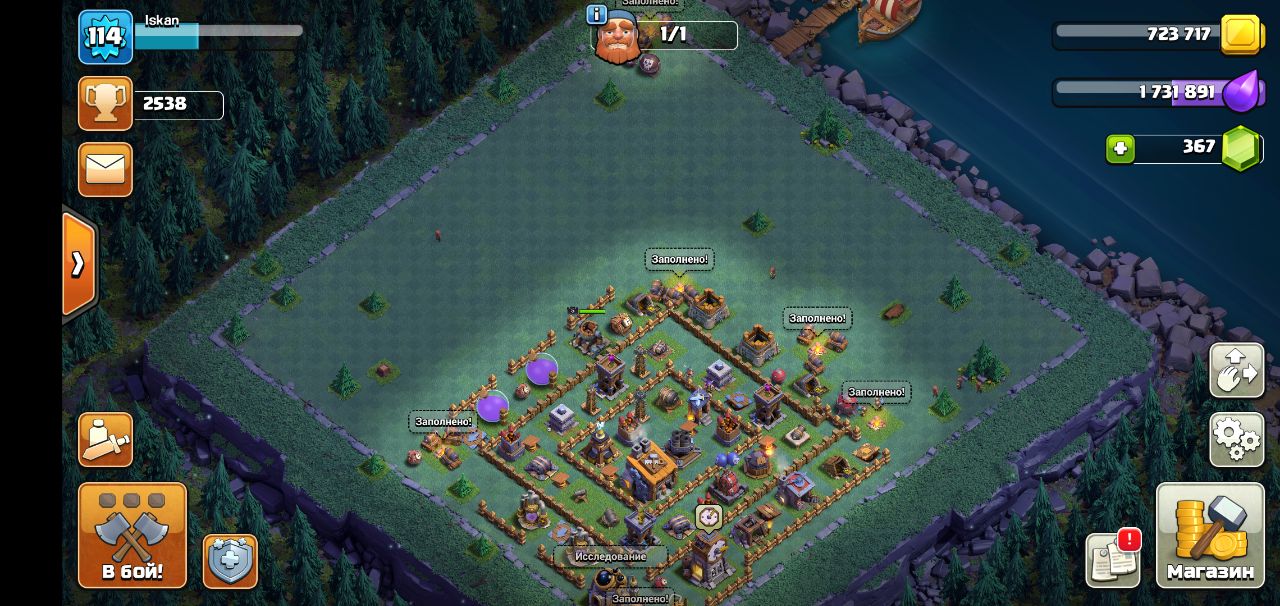Select the Исследование laboratory label
This screenshot has height=606, width=1280.
pos(610,556)
